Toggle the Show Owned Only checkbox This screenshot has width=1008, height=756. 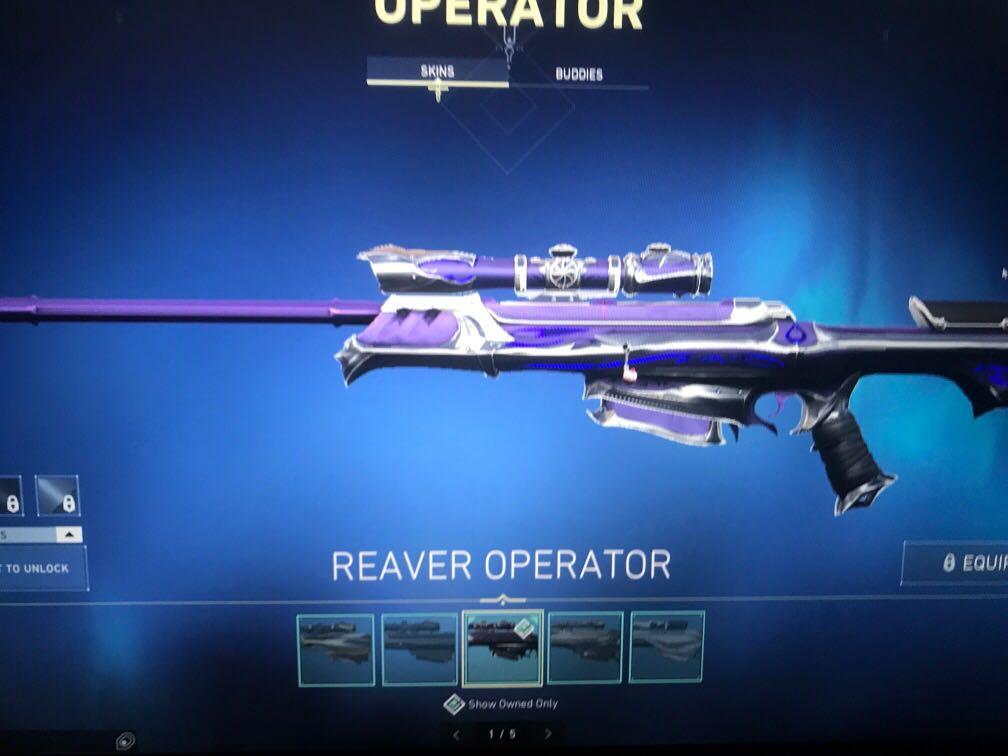[x=455, y=704]
